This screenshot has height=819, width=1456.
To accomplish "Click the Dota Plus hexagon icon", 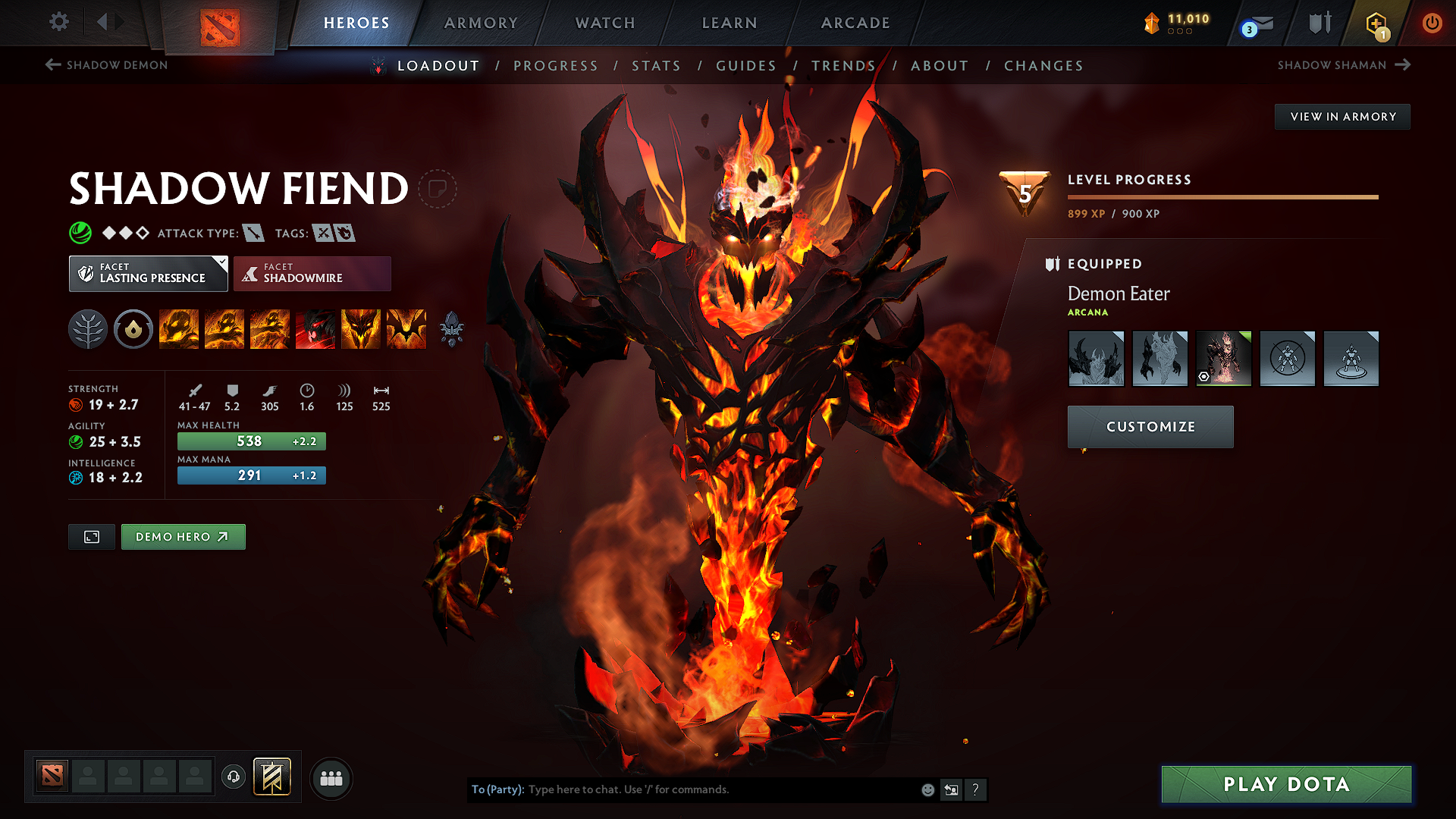I will [1378, 23].
